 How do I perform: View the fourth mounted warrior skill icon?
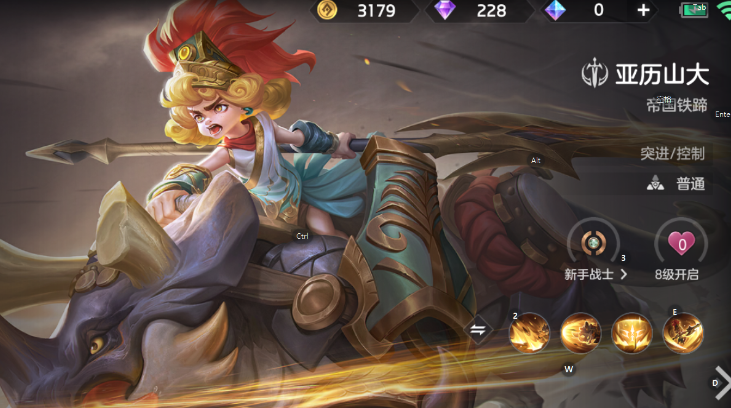click(683, 333)
